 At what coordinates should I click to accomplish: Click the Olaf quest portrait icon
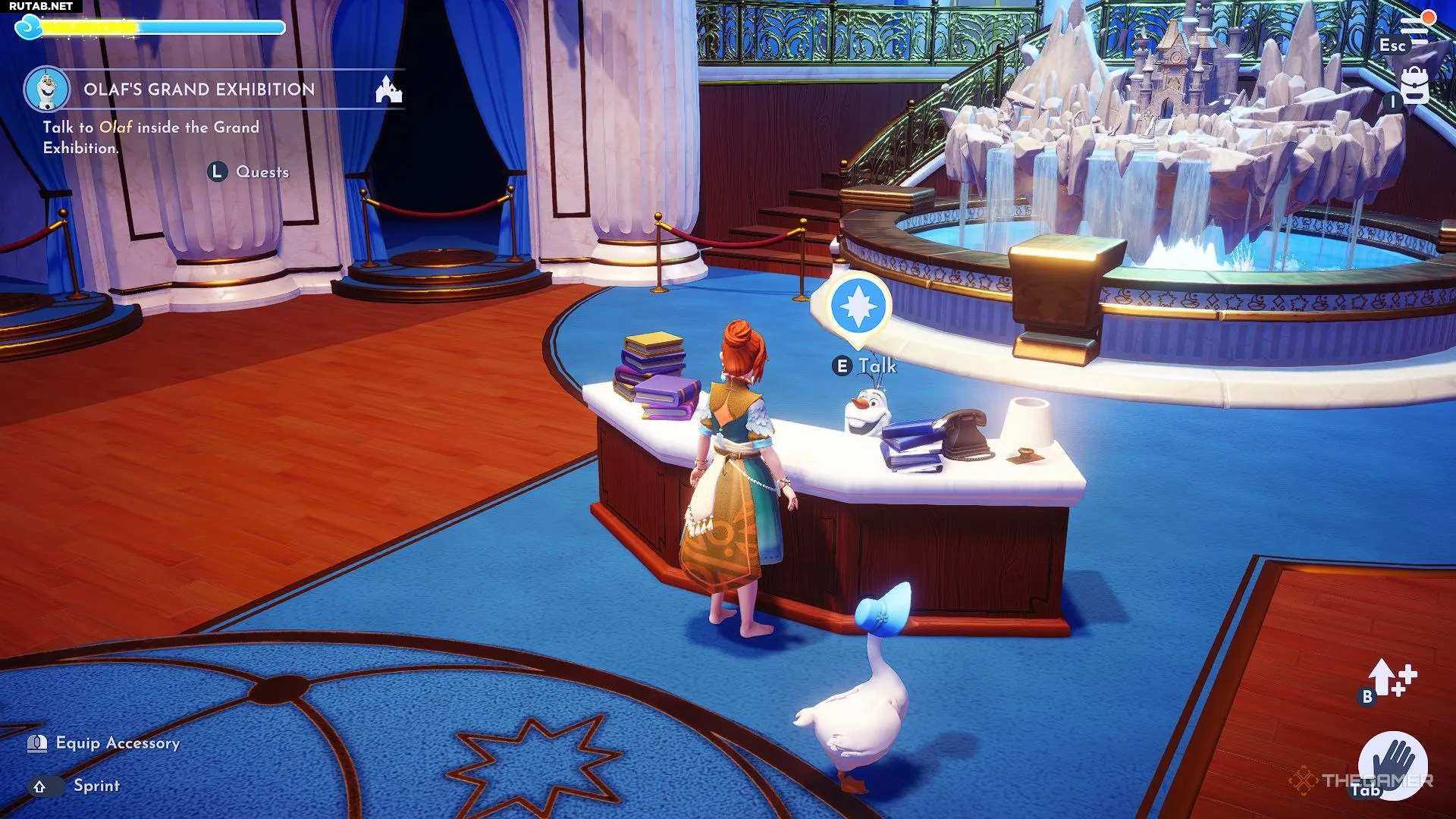pyautogui.click(x=47, y=89)
